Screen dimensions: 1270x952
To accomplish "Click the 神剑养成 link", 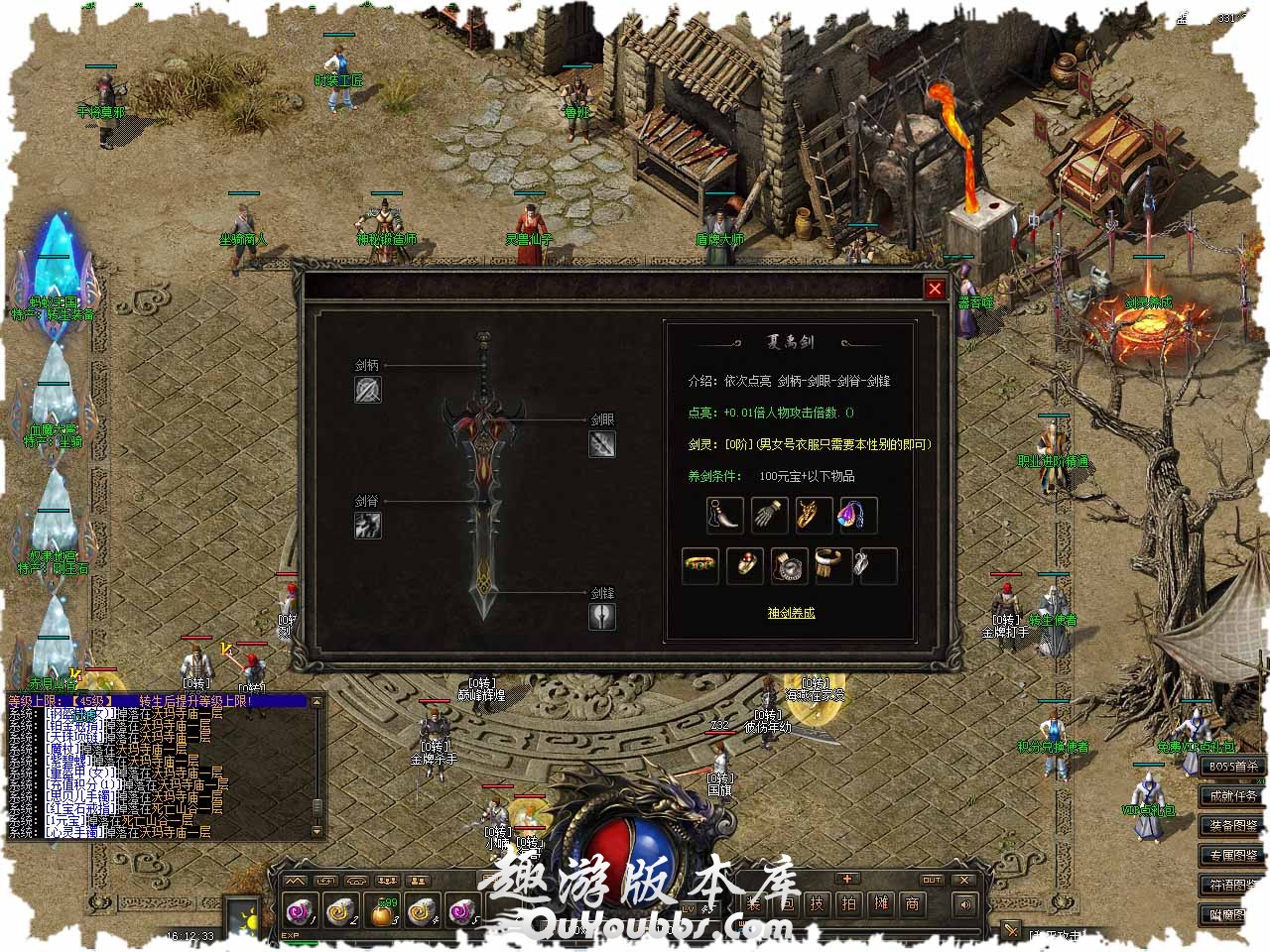I will pyautogui.click(x=791, y=613).
